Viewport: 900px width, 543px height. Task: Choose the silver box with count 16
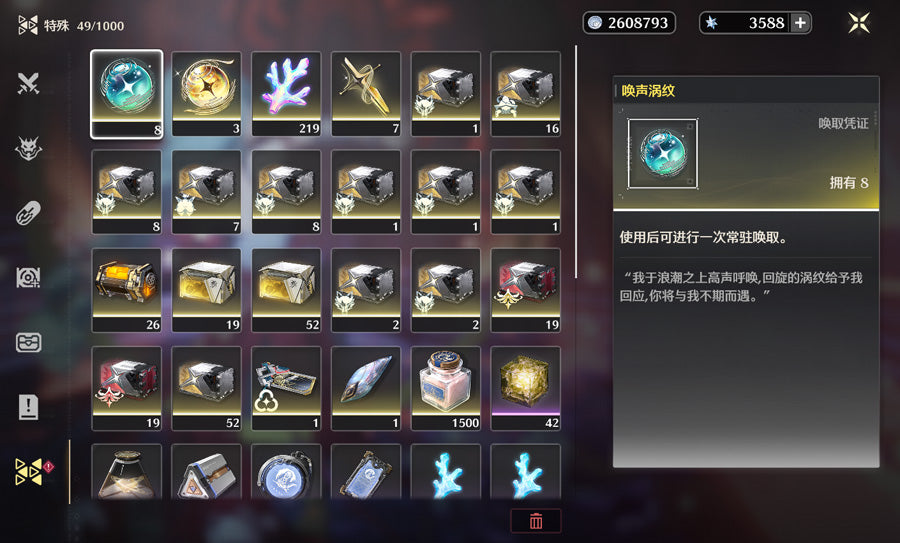(526, 93)
